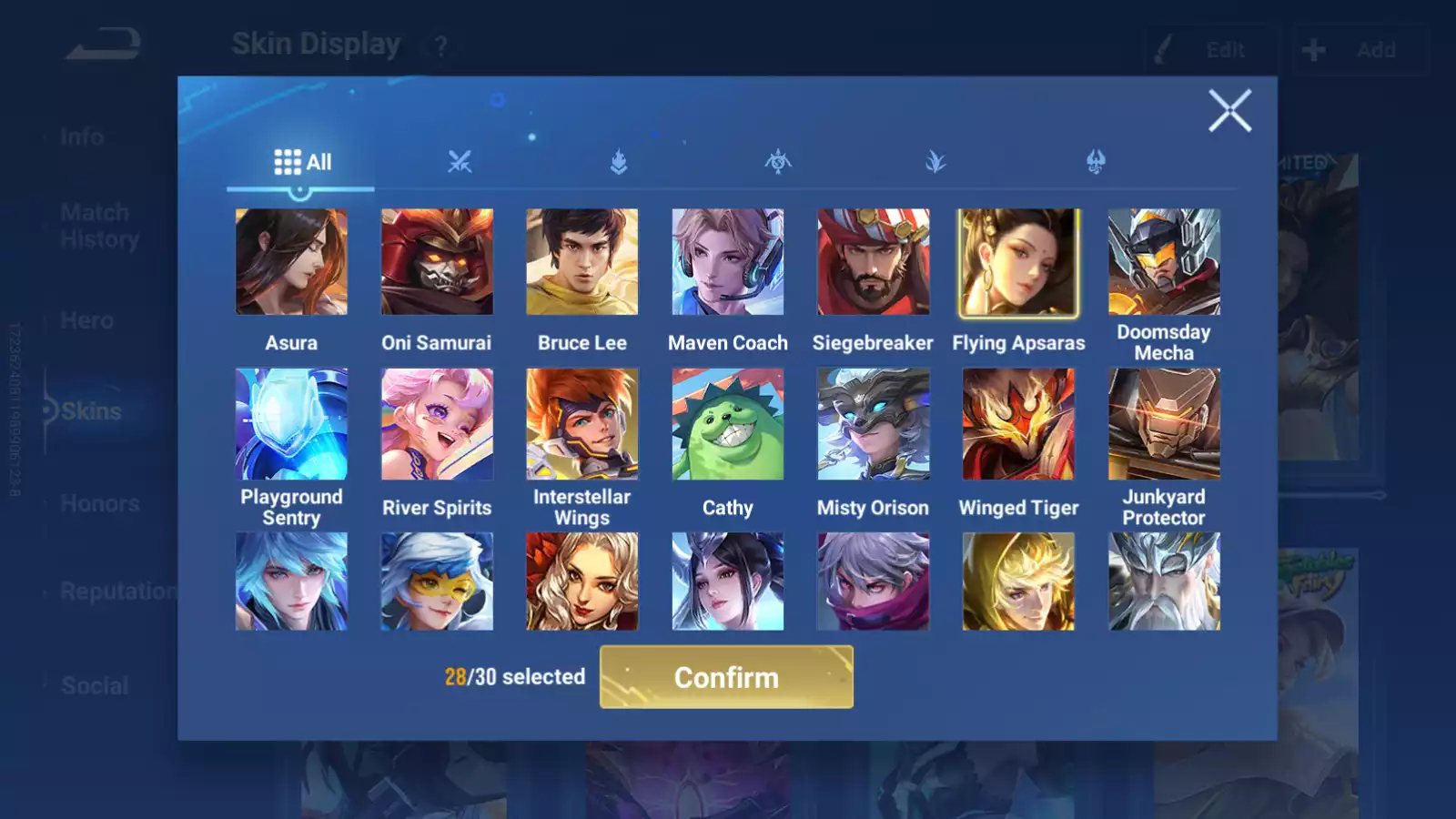Select the Interstellar Wings skin
1456x819 pixels.
coord(582,424)
